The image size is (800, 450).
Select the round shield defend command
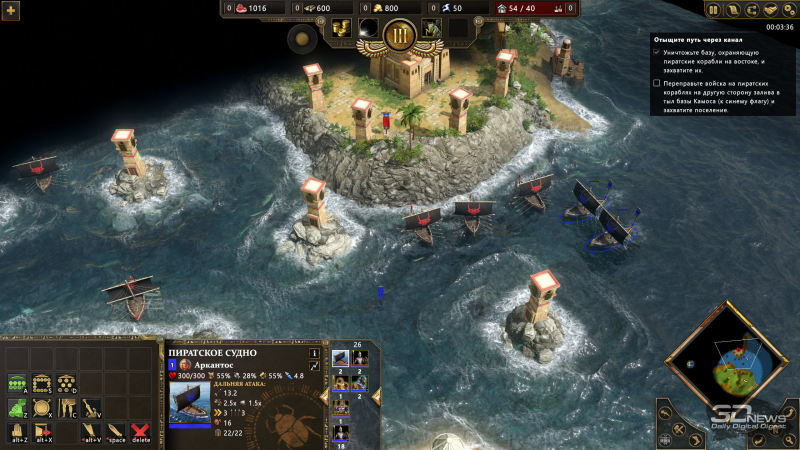tap(42, 407)
